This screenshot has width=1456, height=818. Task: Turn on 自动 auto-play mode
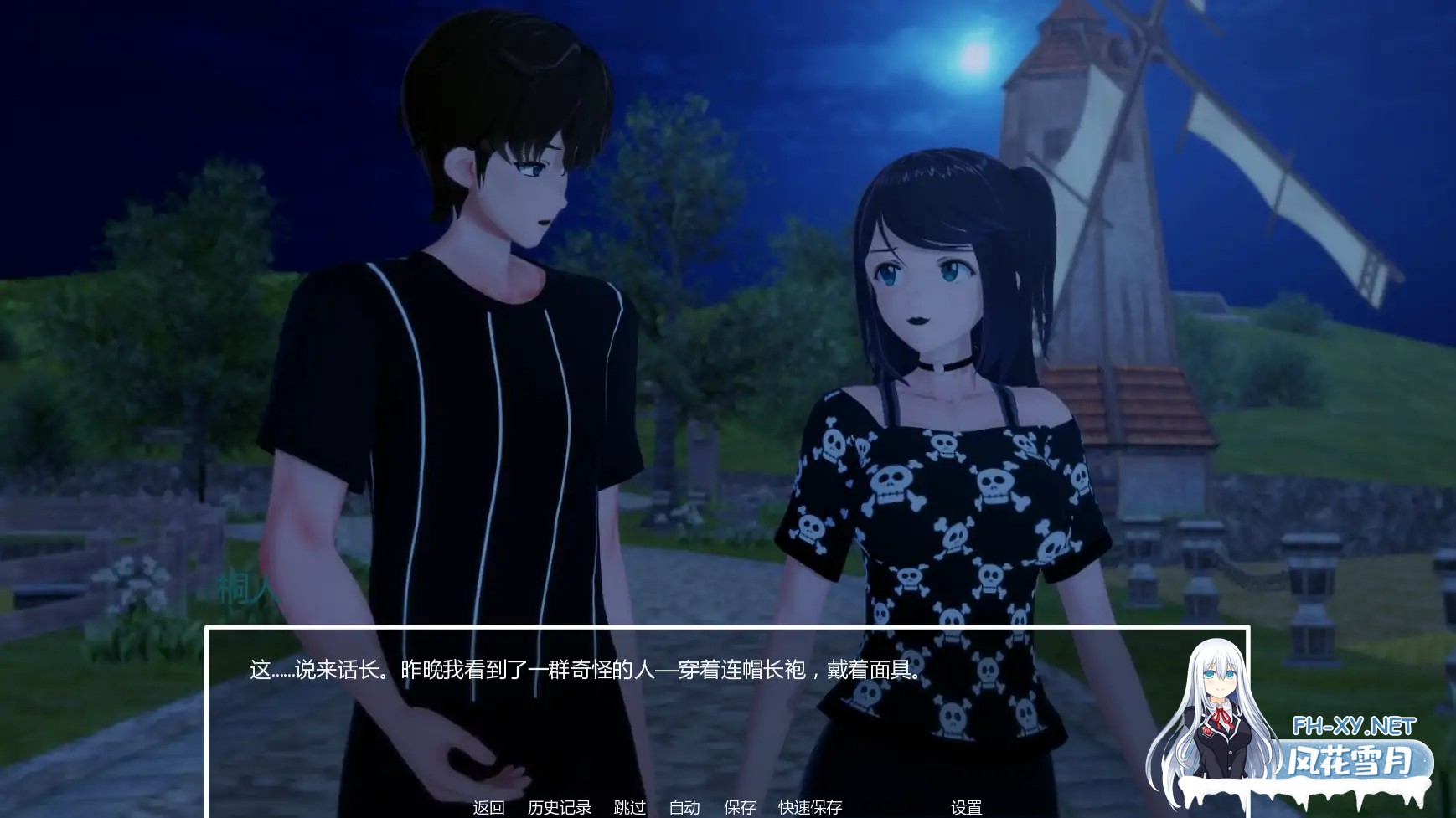pyautogui.click(x=684, y=808)
